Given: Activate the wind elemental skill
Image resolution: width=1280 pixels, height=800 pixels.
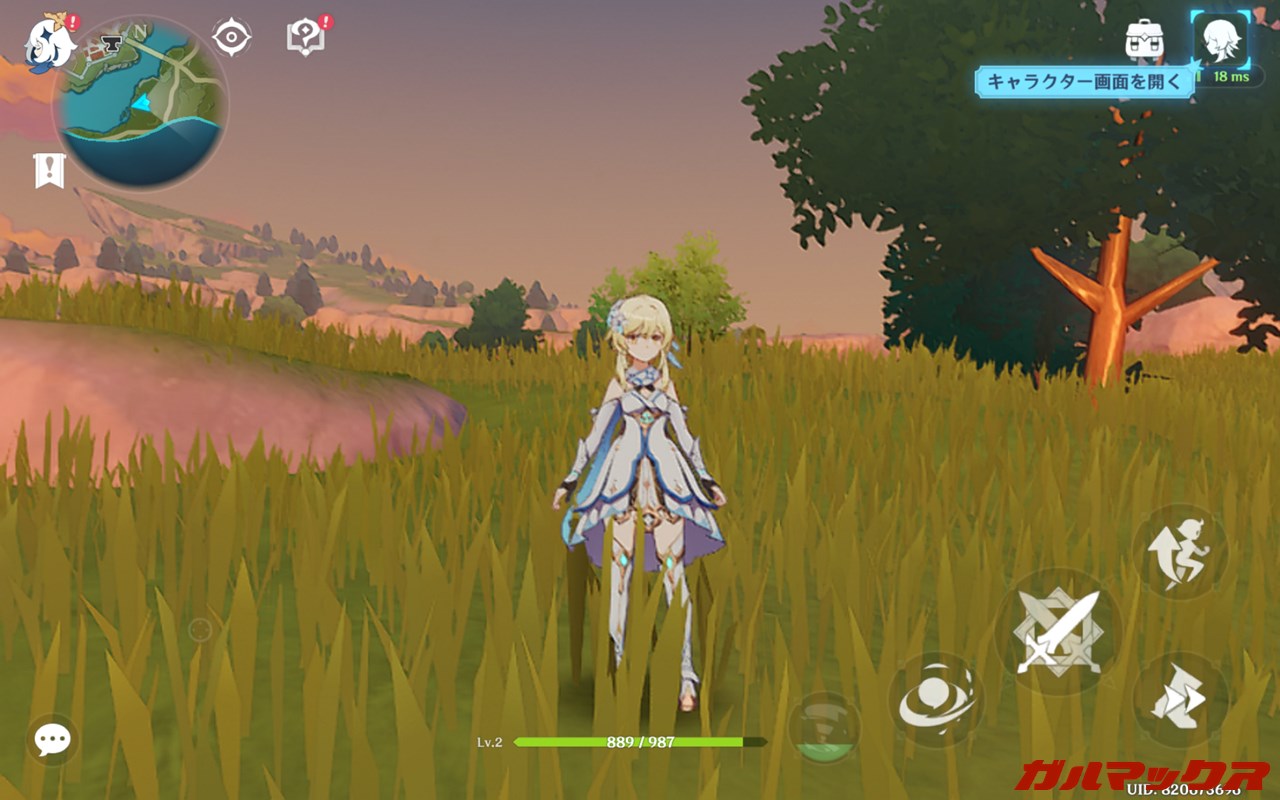Looking at the screenshot, I should (936, 700).
